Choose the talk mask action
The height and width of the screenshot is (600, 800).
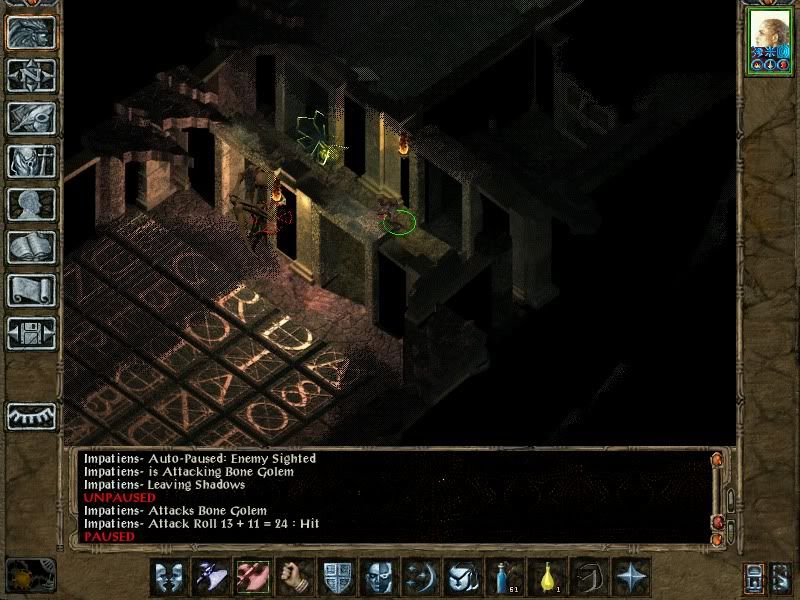(x=170, y=578)
